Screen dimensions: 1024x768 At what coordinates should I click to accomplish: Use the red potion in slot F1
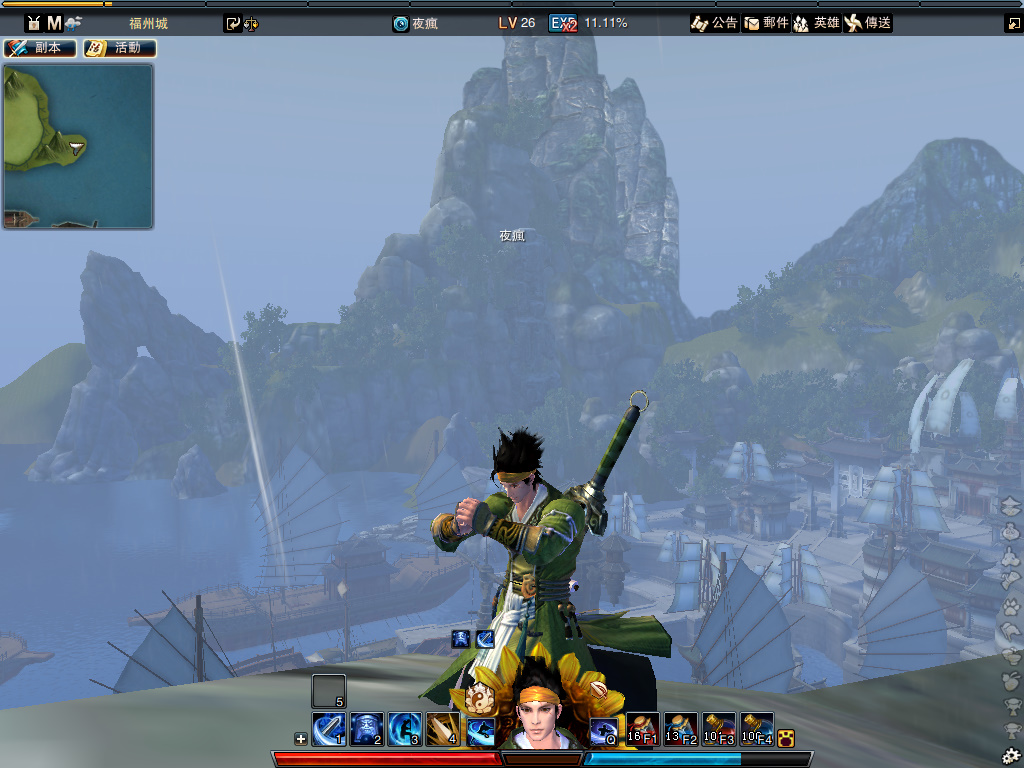(x=643, y=730)
